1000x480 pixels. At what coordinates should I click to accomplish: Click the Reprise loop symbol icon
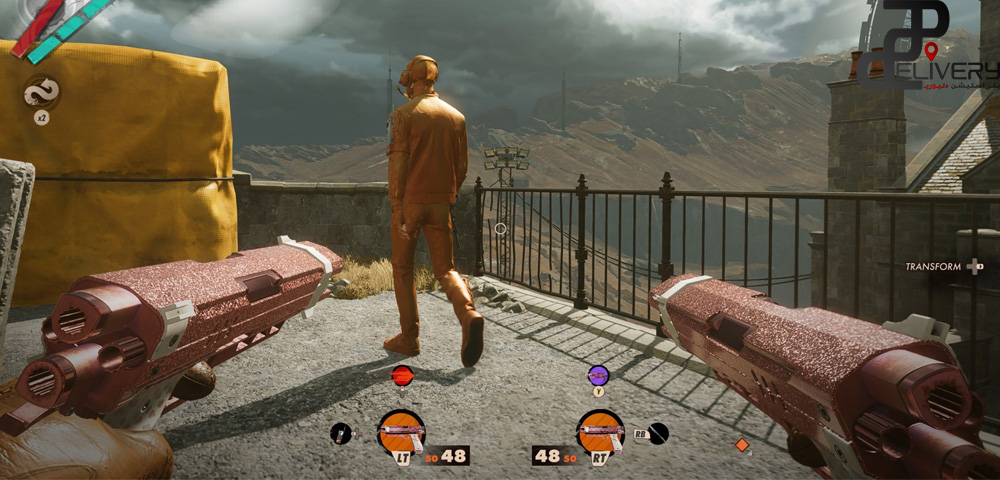[x=41, y=93]
